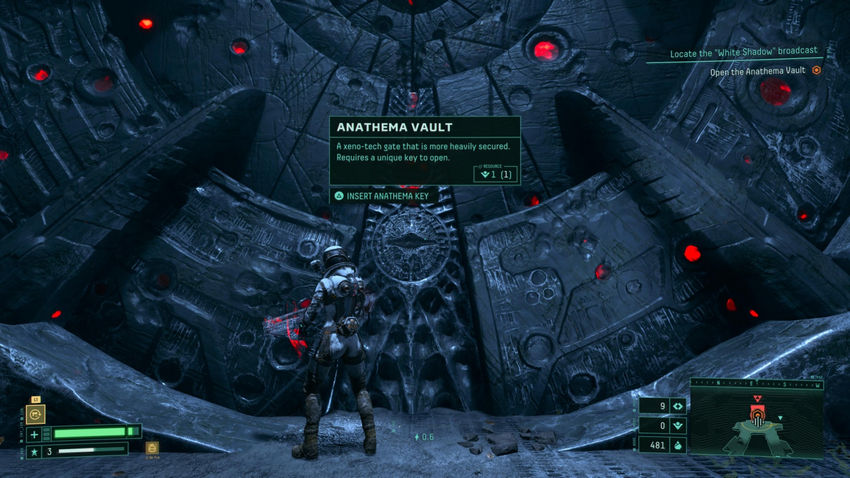This screenshot has width=850, height=478.
Task: Click the compass strip above minimap
Action: [x=757, y=382]
